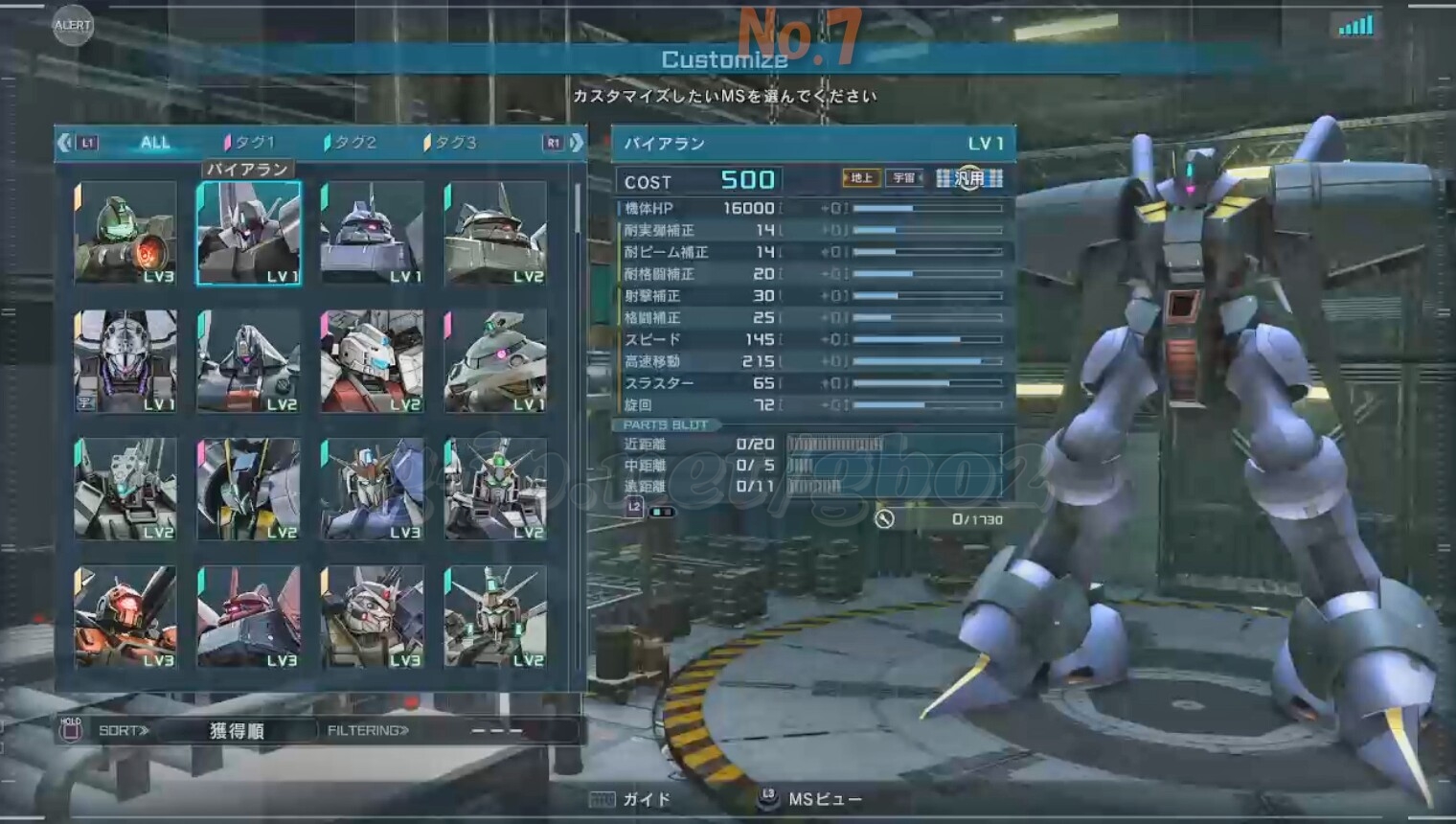Show the タグ3 tab
The width and height of the screenshot is (1456, 824).
click(x=451, y=143)
